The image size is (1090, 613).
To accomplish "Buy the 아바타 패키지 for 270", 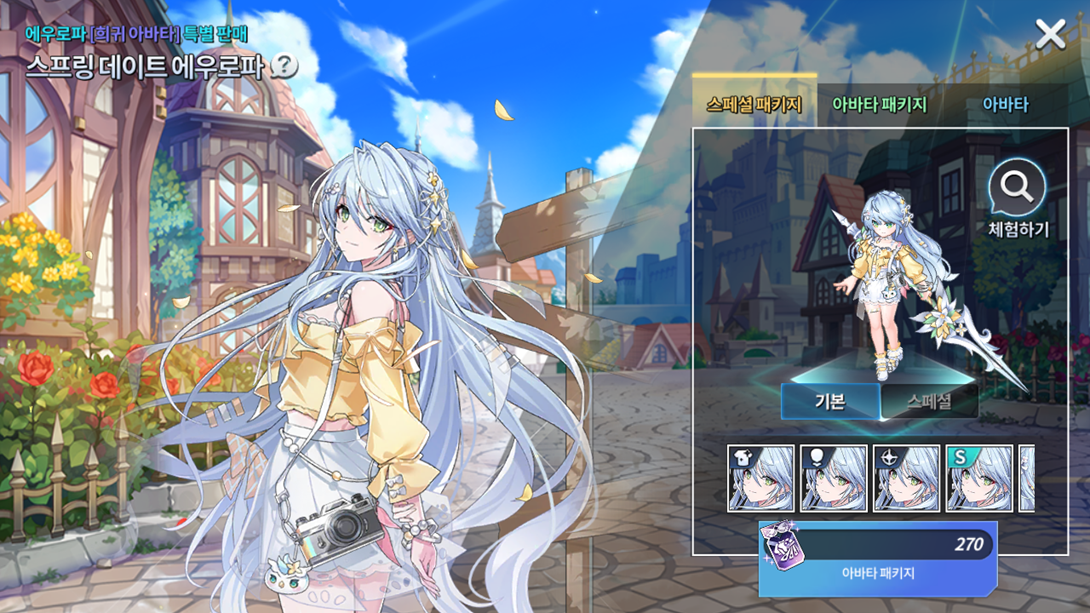I will pyautogui.click(x=878, y=558).
